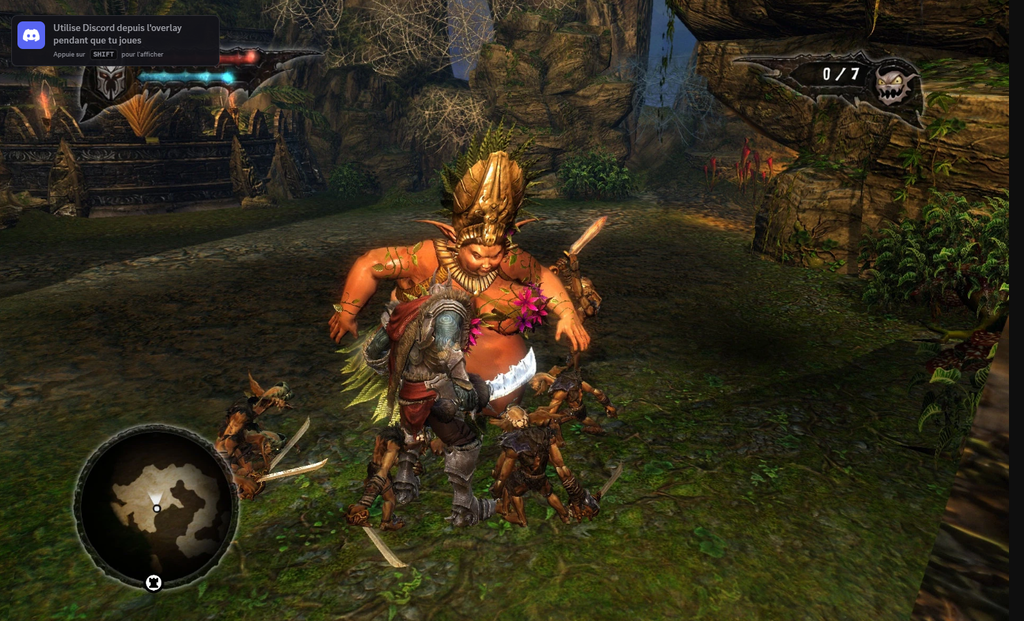Select the tower marker on the minimap rim

[154, 582]
